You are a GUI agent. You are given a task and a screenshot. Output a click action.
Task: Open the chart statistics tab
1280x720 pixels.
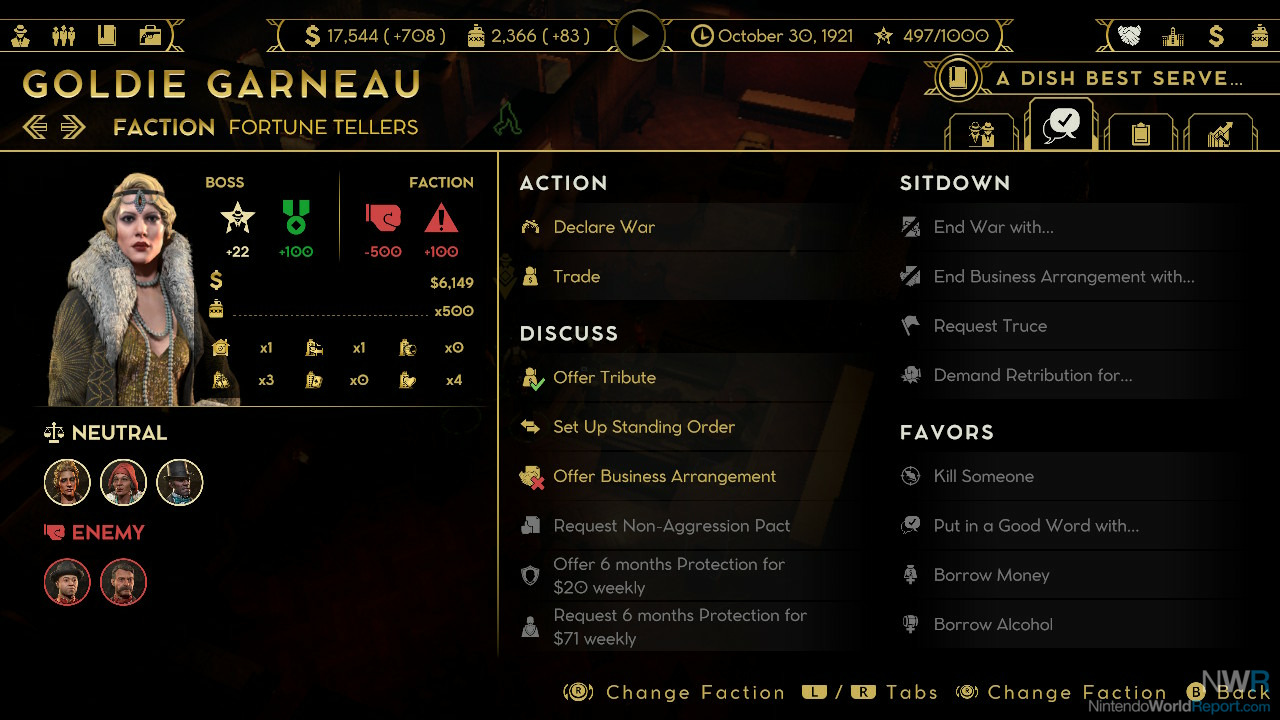[1219, 132]
